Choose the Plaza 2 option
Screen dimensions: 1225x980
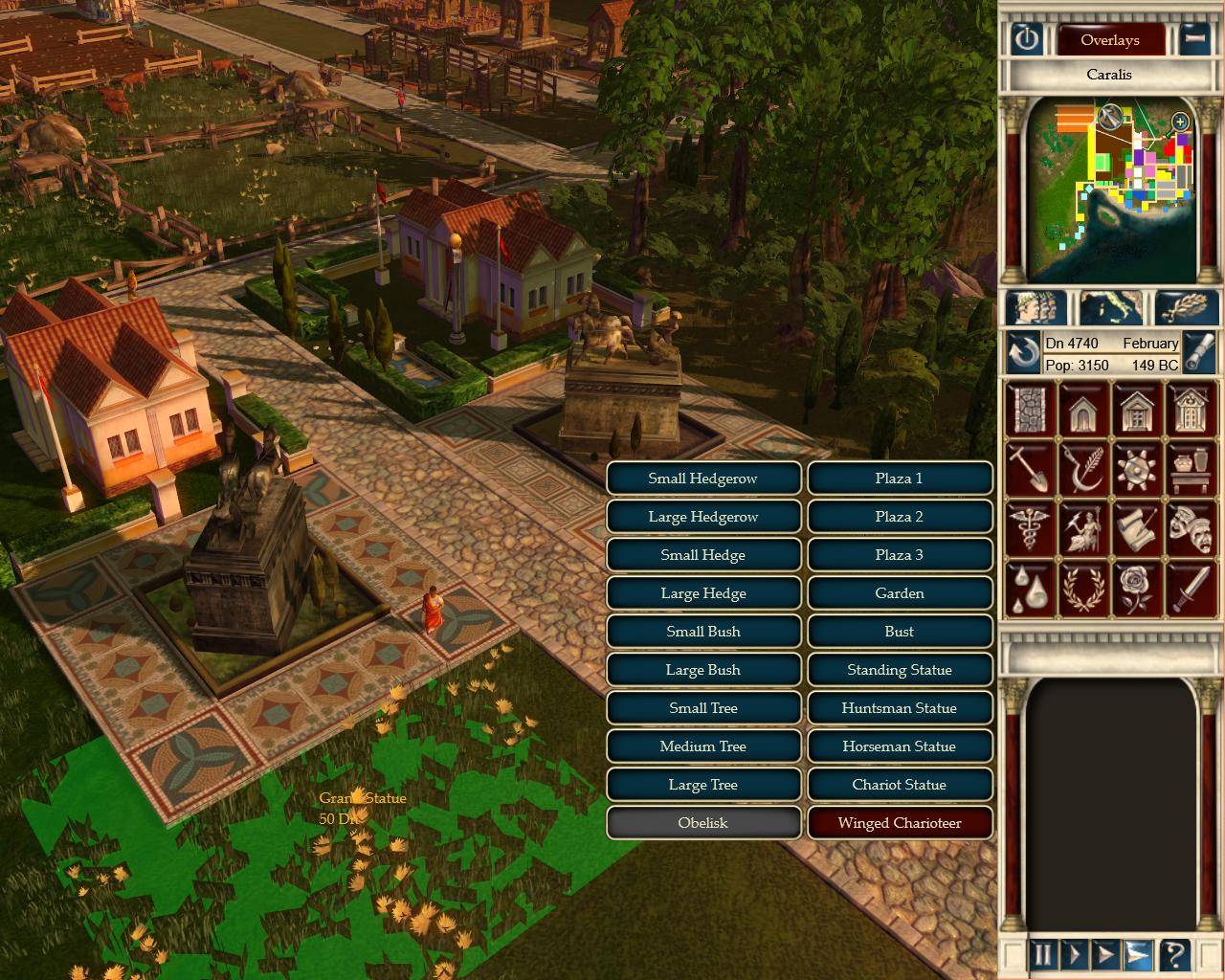point(899,517)
